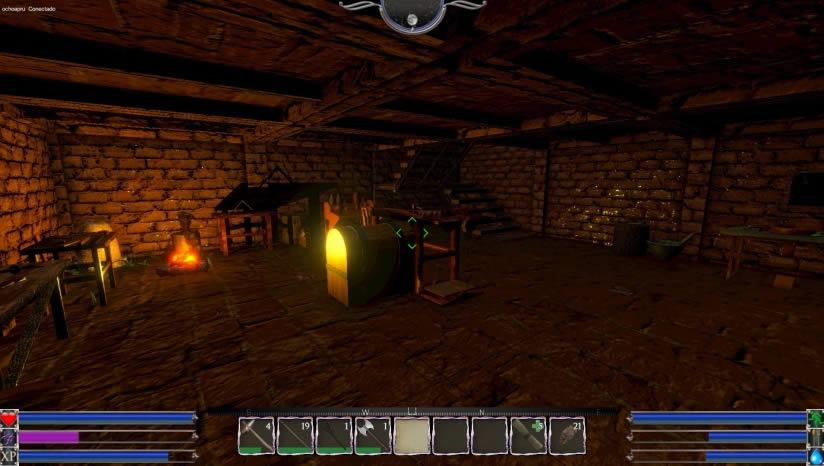Screen dimensions: 824x466
Task: Click the moon phase clock dial
Action: [412, 14]
